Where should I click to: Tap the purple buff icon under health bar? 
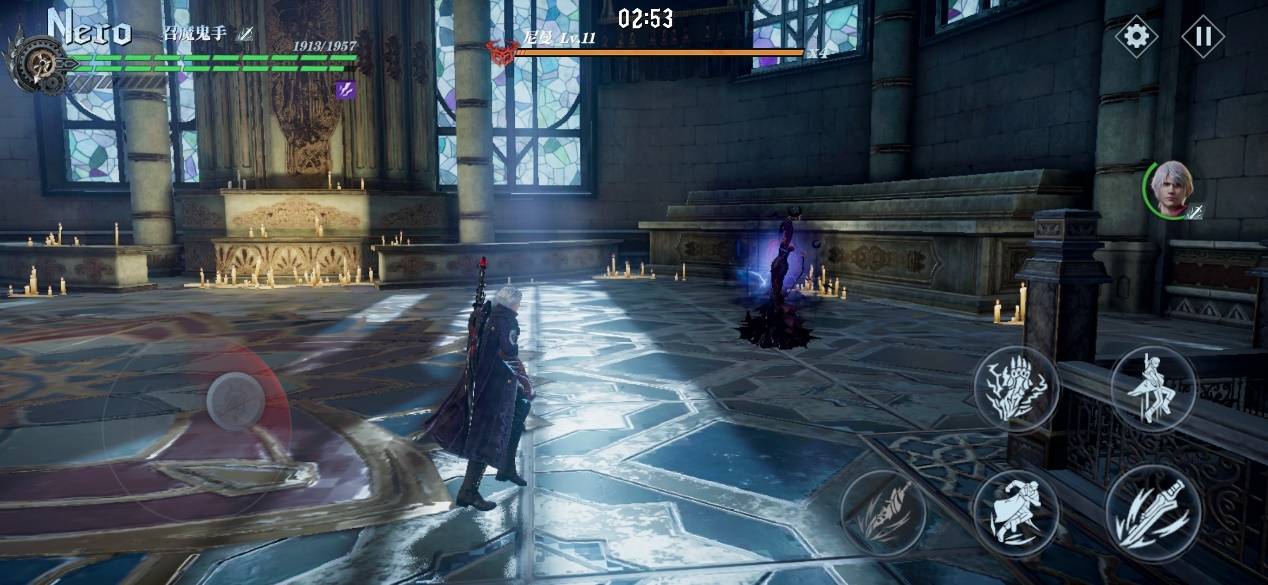(x=345, y=90)
